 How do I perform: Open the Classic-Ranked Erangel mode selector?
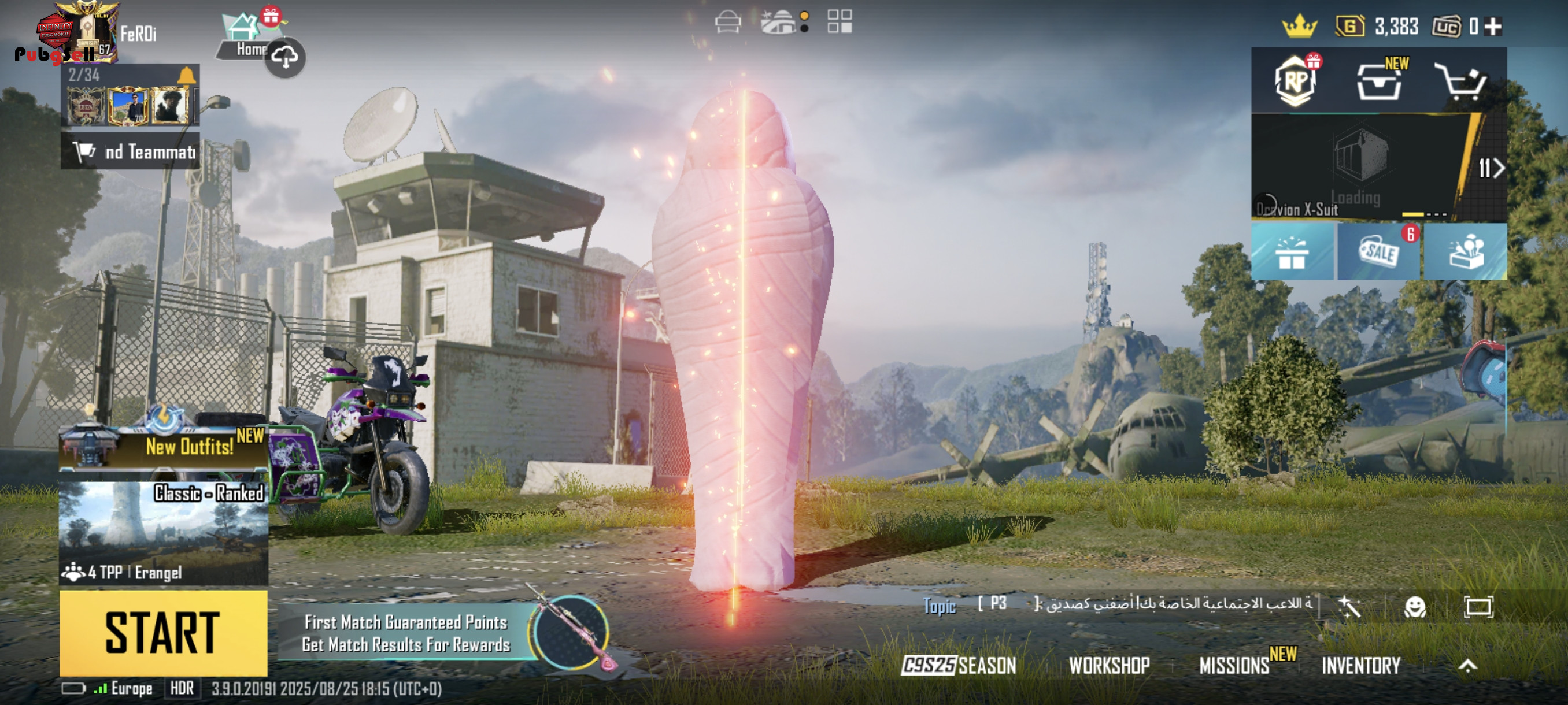pyautogui.click(x=163, y=533)
